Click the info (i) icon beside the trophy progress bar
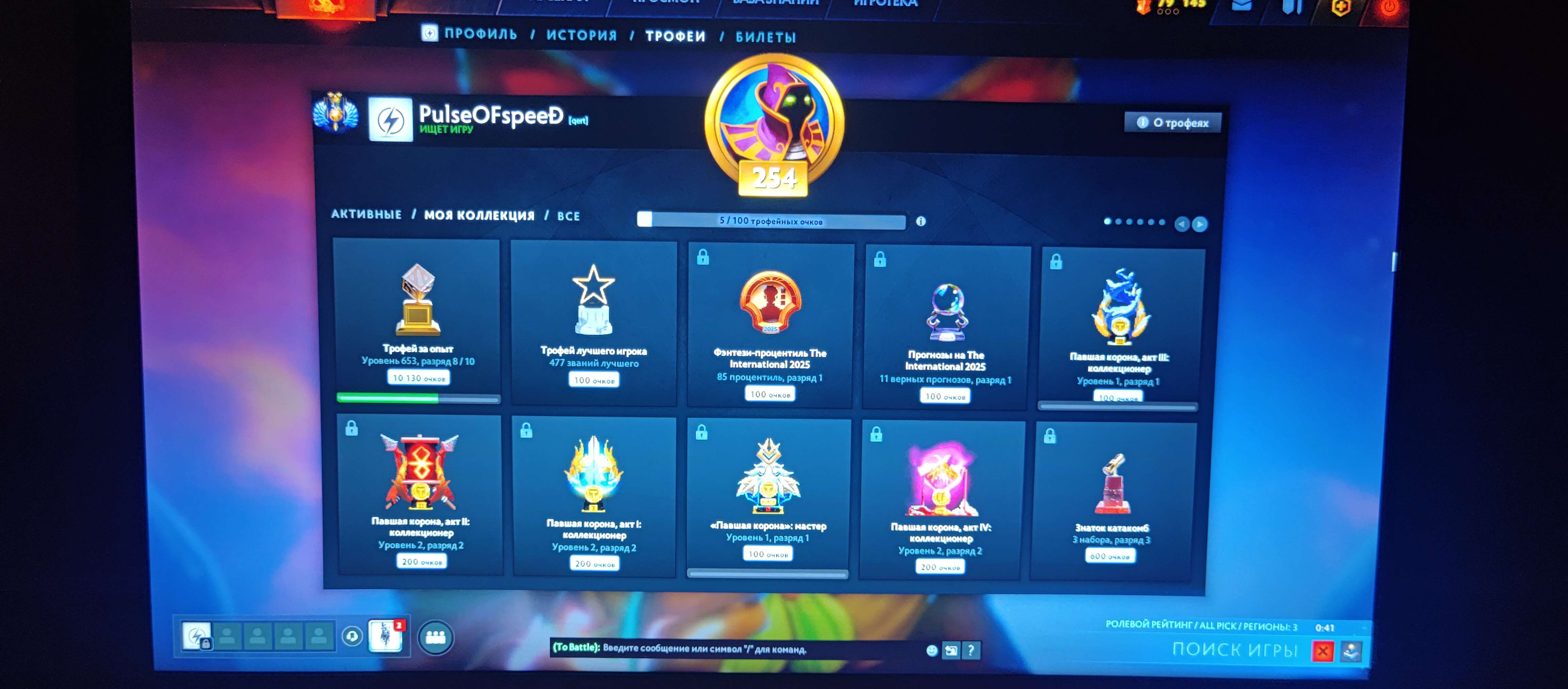Viewport: 1568px width, 689px height. point(920,222)
